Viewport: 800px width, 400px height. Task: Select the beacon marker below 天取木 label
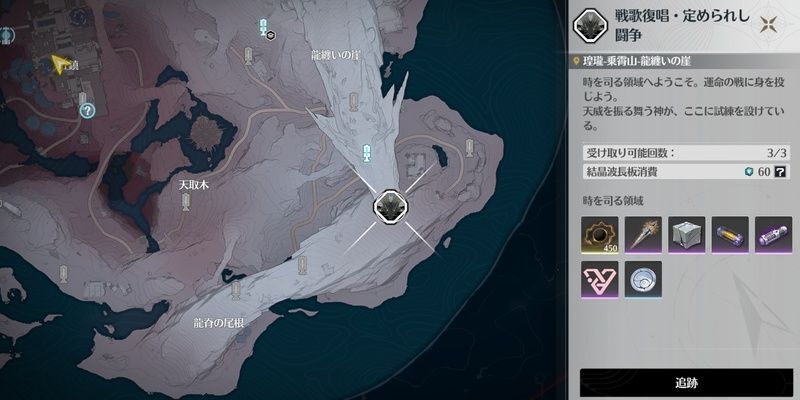(186, 203)
